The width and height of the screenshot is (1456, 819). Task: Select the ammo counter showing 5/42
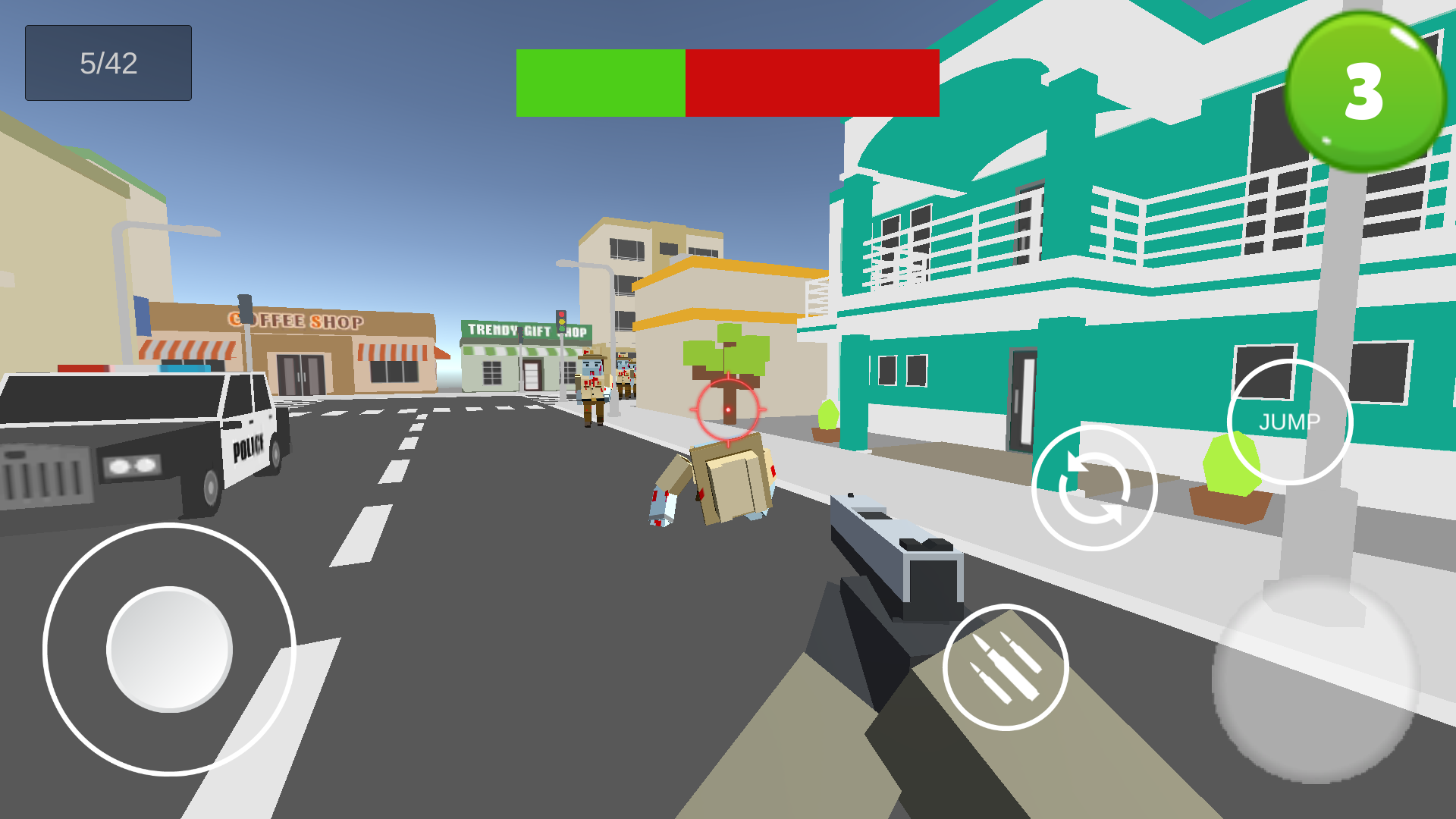tap(107, 62)
